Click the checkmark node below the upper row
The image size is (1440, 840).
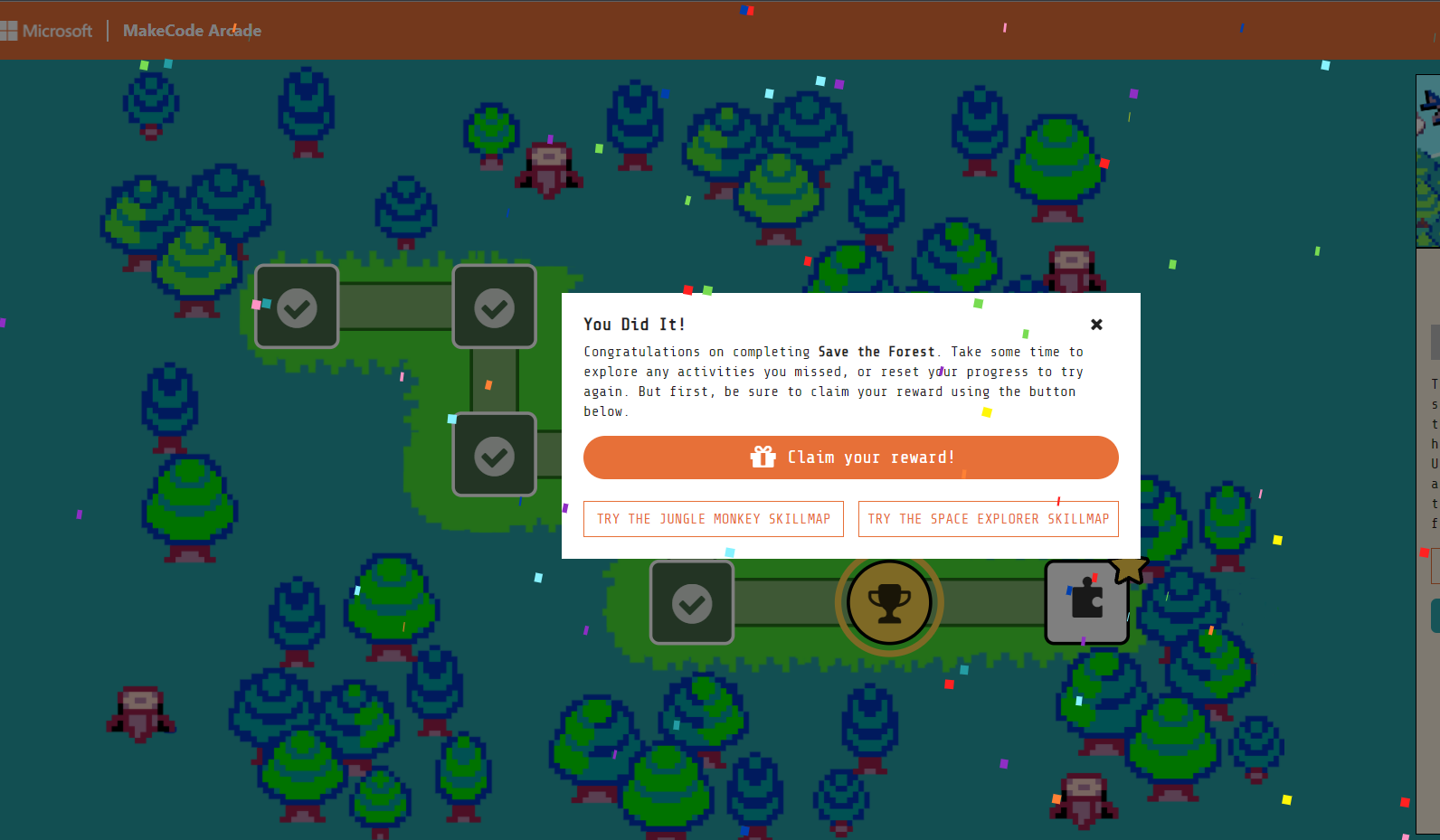click(494, 455)
